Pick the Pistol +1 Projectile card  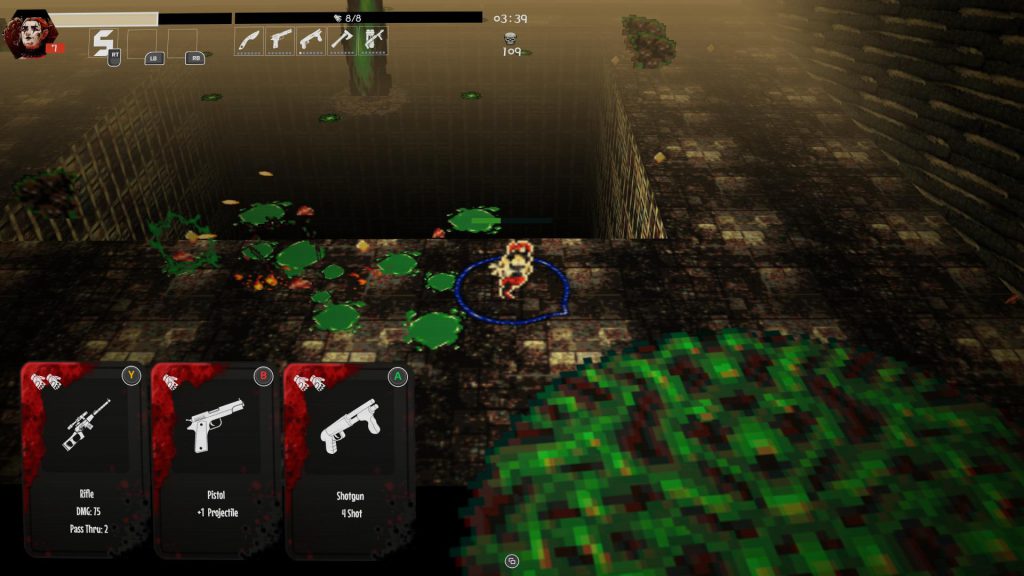pyautogui.click(x=216, y=458)
